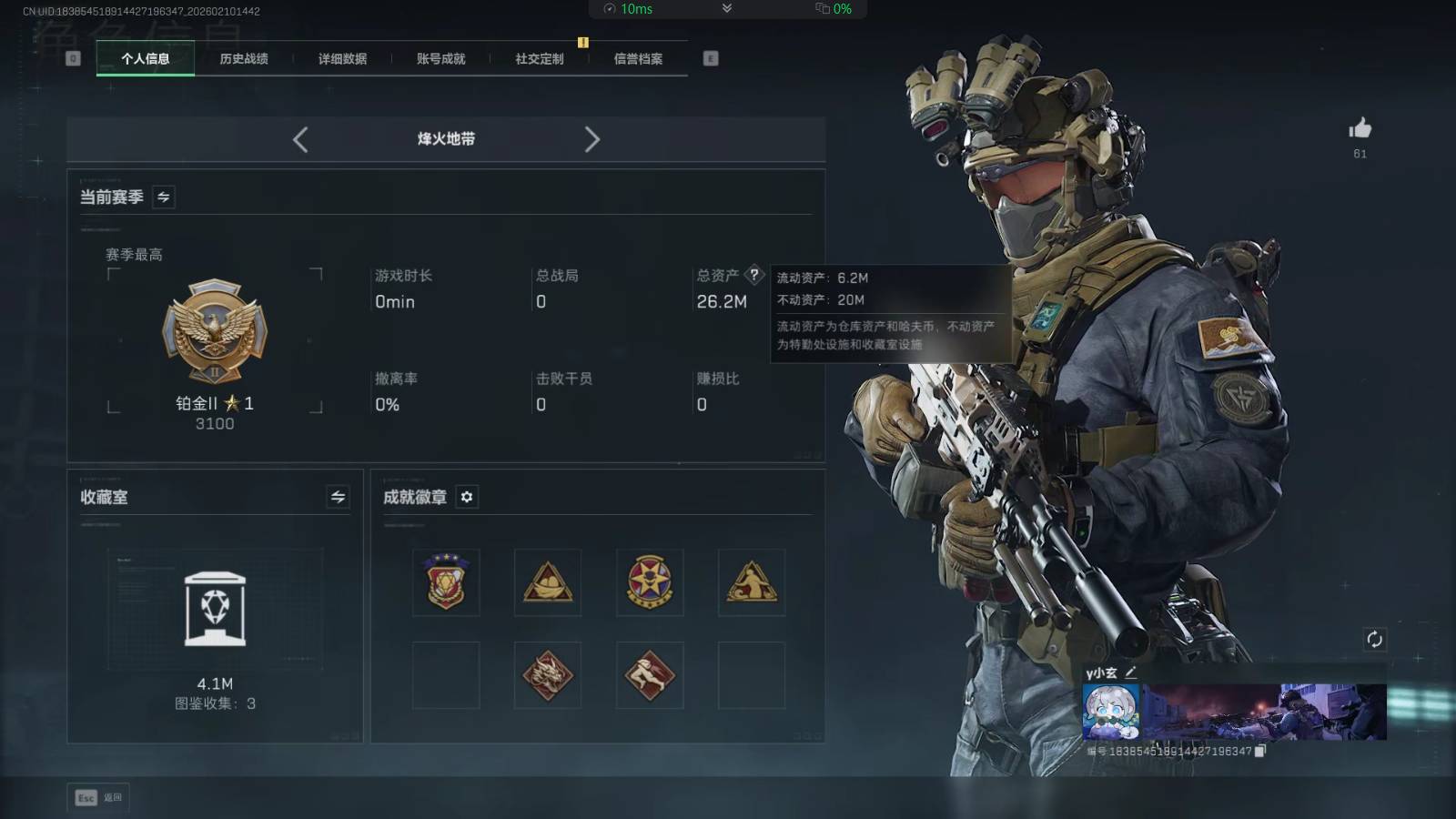
Task: Open the 信誉档案 tab
Action: pyautogui.click(x=638, y=58)
